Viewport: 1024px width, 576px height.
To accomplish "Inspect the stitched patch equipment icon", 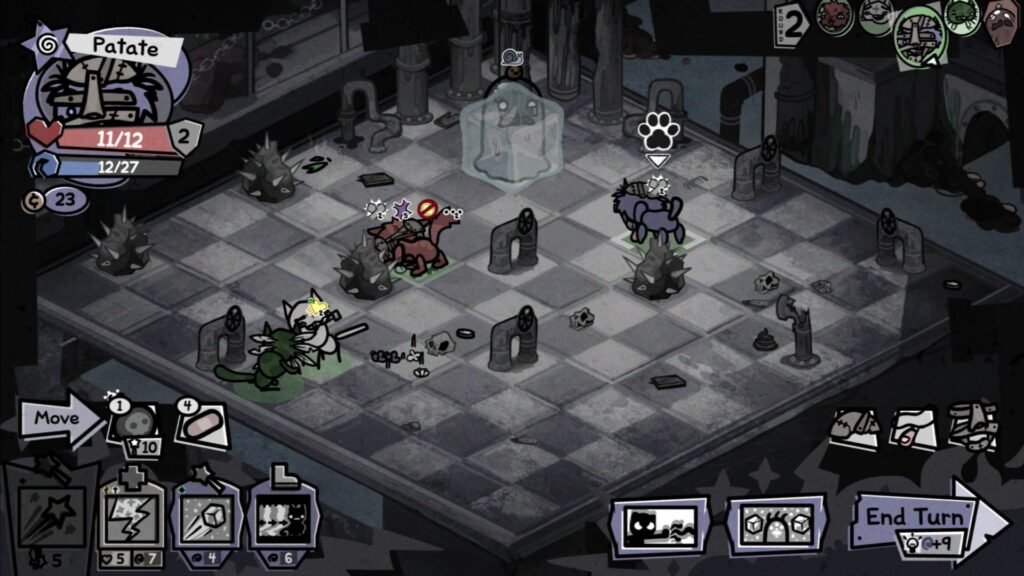I will (855, 425).
